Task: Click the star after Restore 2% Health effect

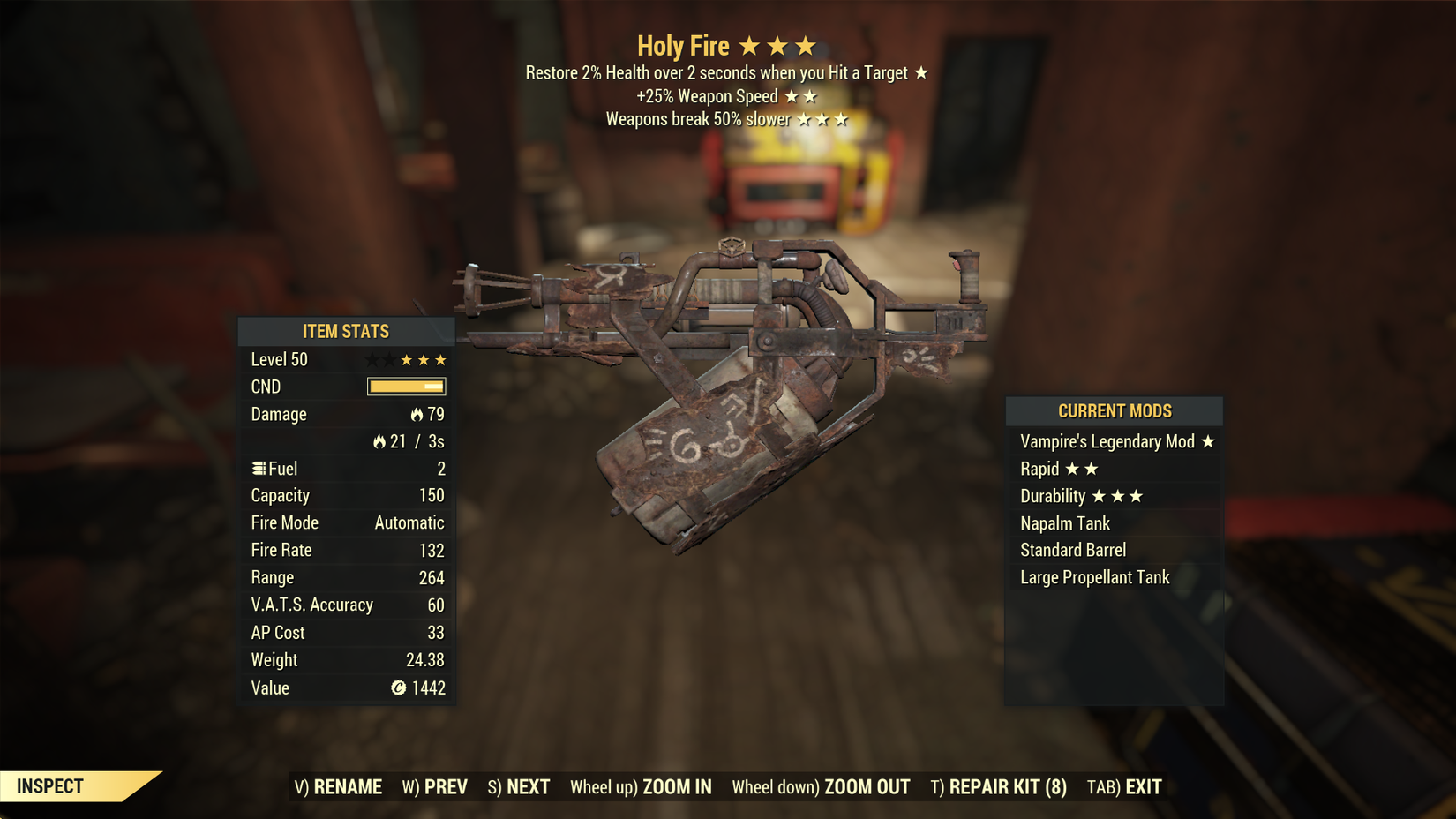Action: [921, 73]
